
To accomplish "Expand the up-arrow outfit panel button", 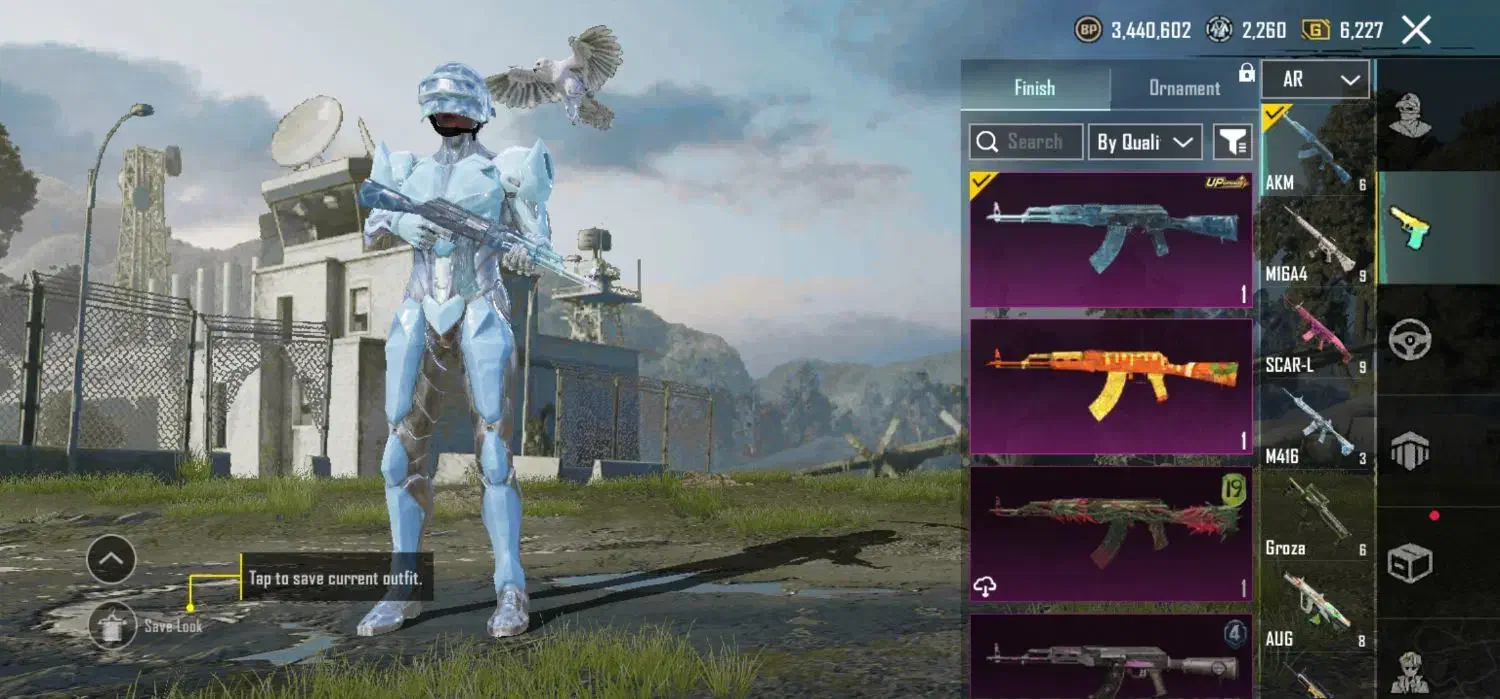I will coord(111,560).
